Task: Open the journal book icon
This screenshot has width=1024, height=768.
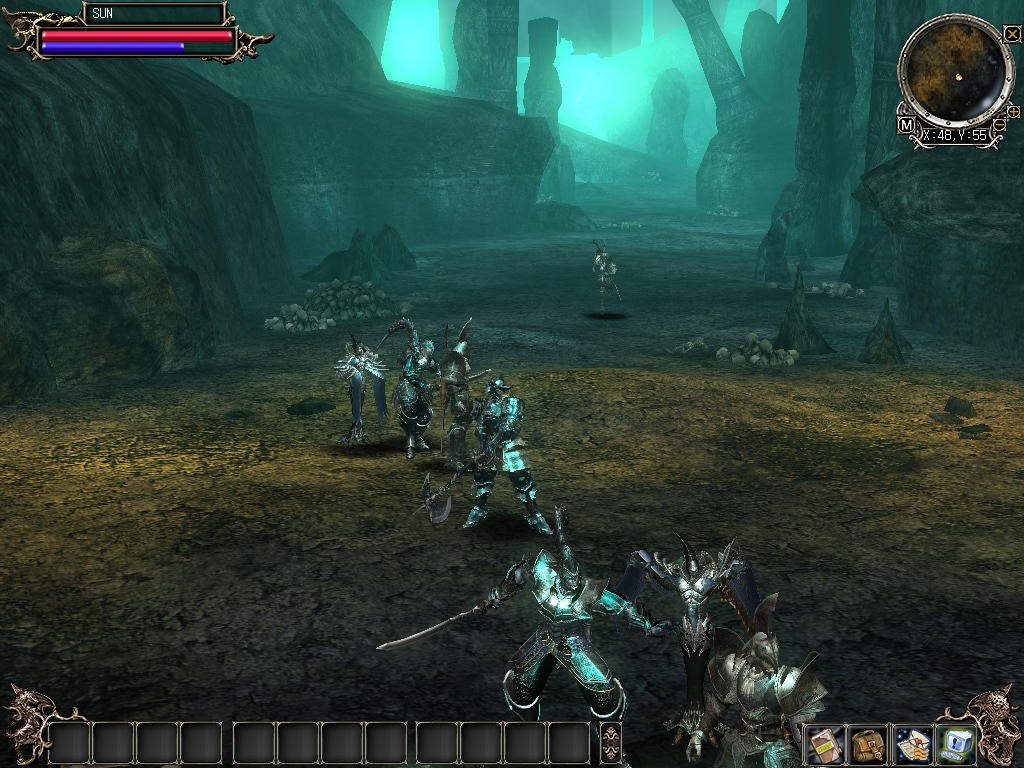Action: click(824, 744)
